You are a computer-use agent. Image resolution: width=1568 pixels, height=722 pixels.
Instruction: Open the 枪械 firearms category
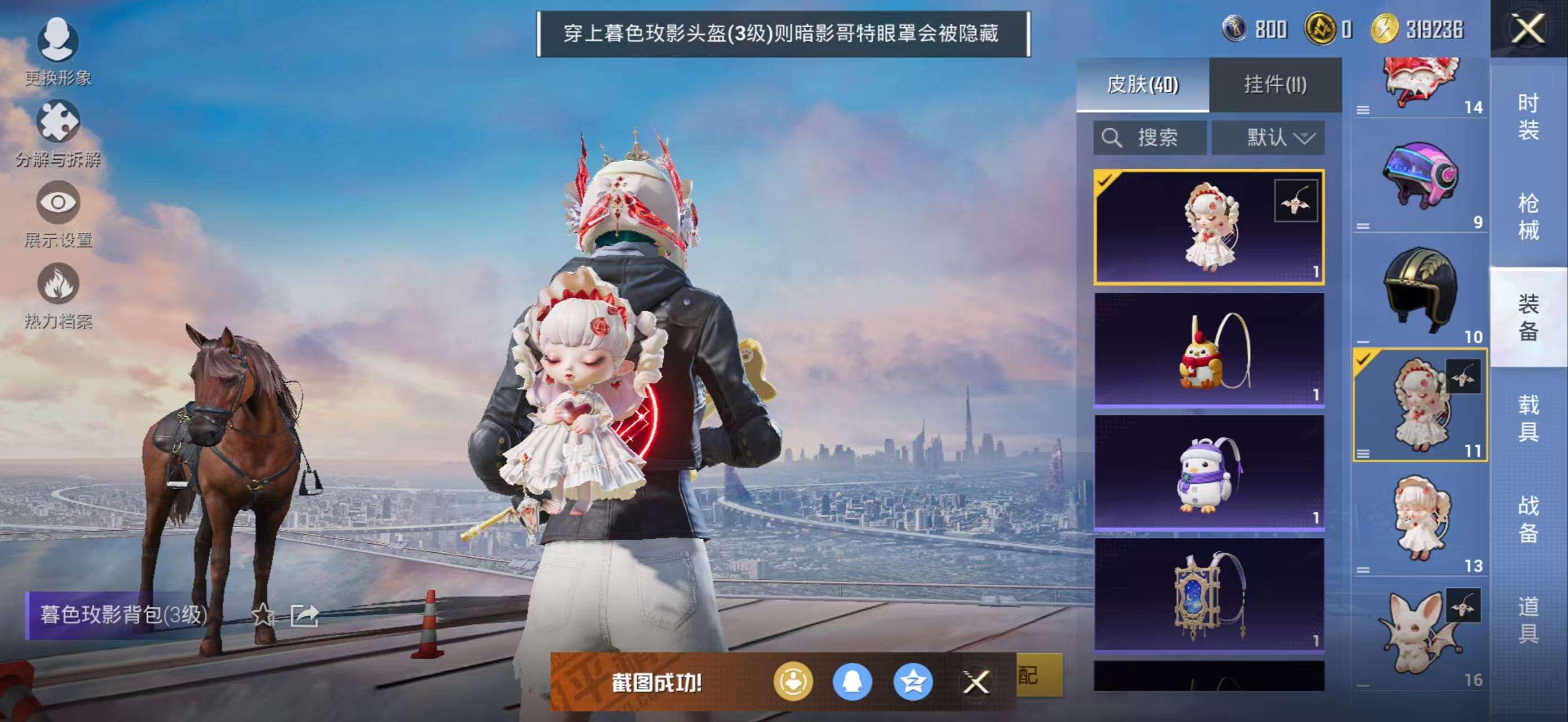pyautogui.click(x=1528, y=217)
